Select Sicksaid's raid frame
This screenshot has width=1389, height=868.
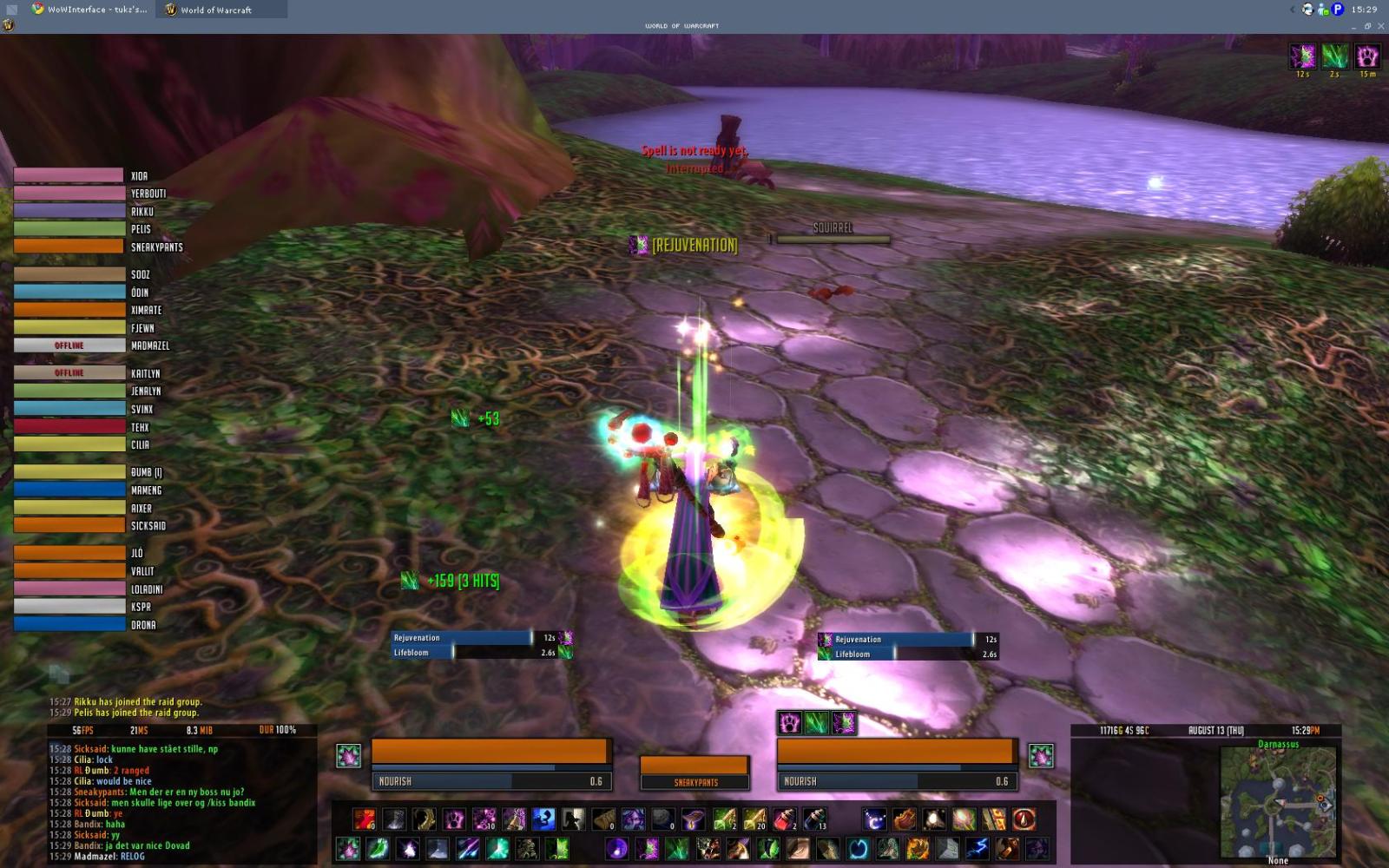pyautogui.click(x=69, y=526)
